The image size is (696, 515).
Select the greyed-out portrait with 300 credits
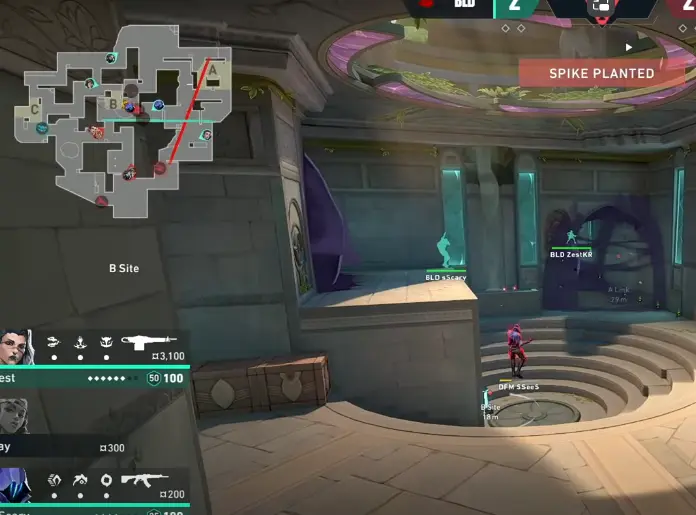[14, 418]
